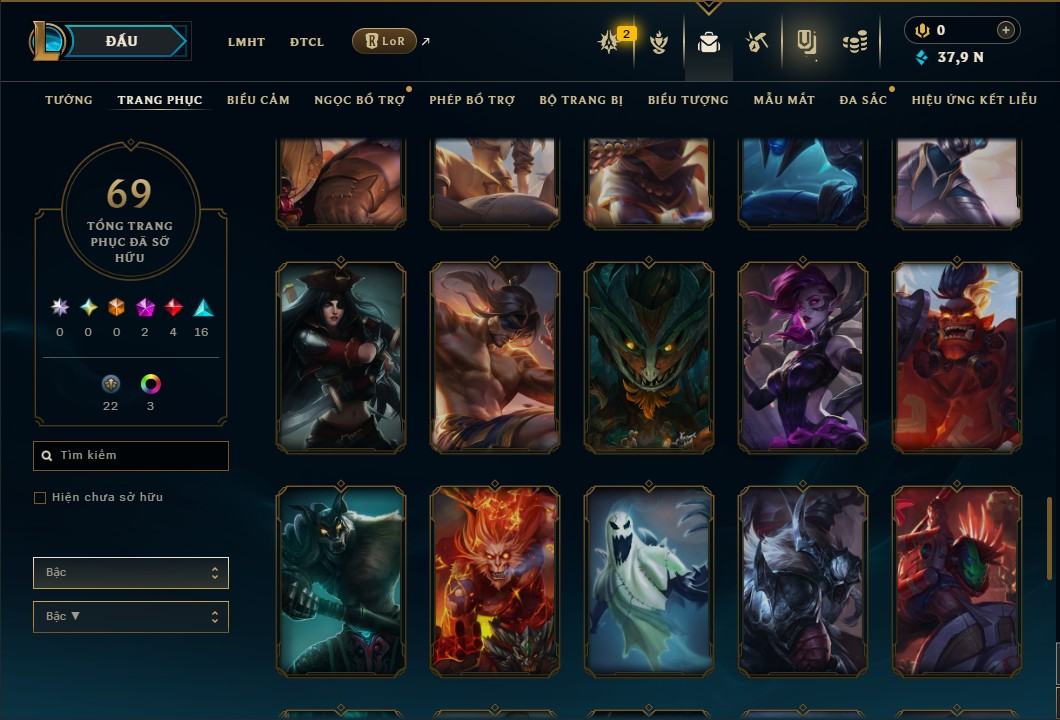Select the white ghost Fiddlesticks skin
This screenshot has width=1060, height=720.
[x=649, y=580]
